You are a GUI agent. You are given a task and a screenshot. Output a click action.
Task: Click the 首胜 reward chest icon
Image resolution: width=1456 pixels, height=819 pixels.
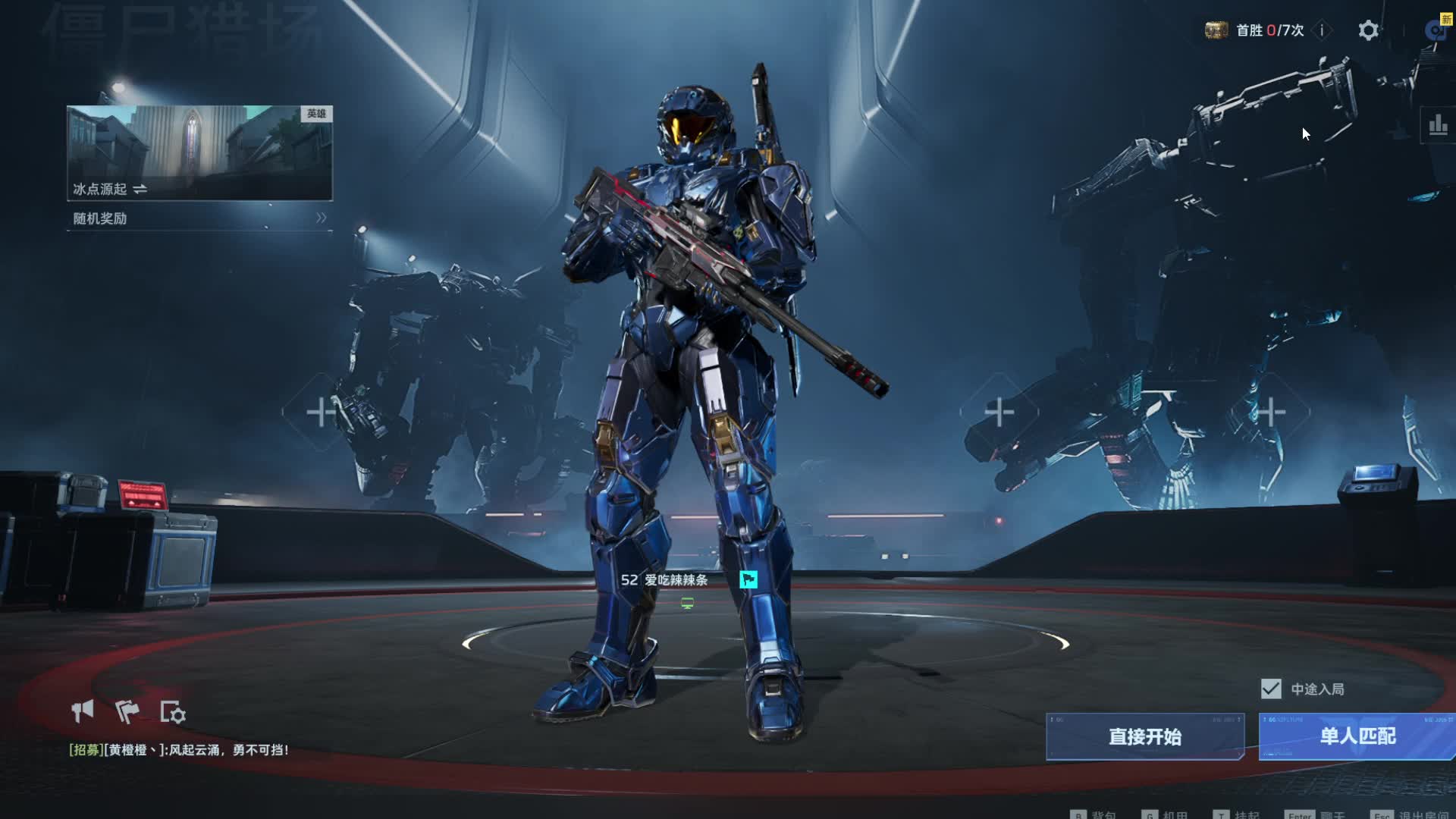[1216, 30]
